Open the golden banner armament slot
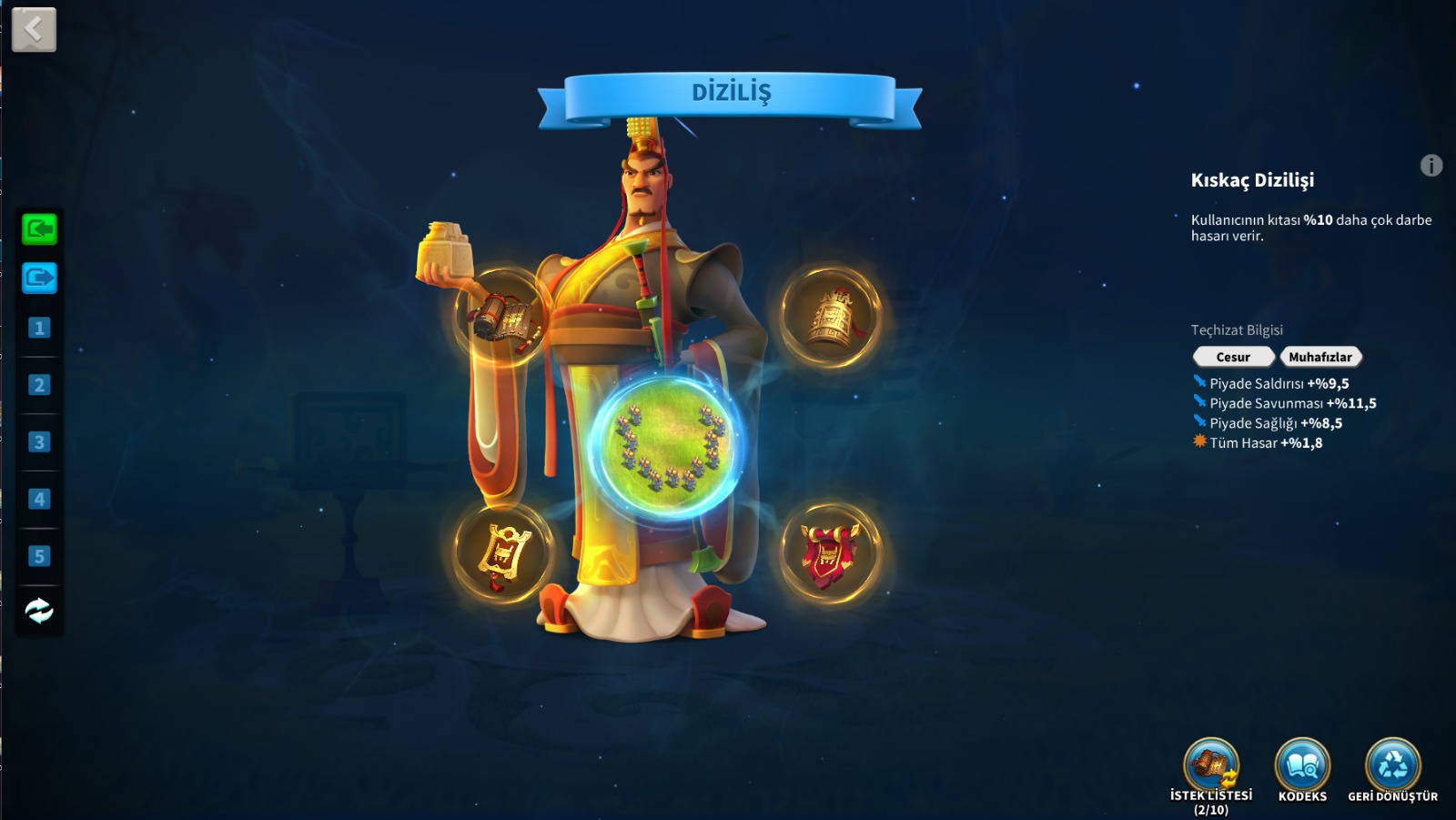This screenshot has width=1456, height=820. coord(502,552)
